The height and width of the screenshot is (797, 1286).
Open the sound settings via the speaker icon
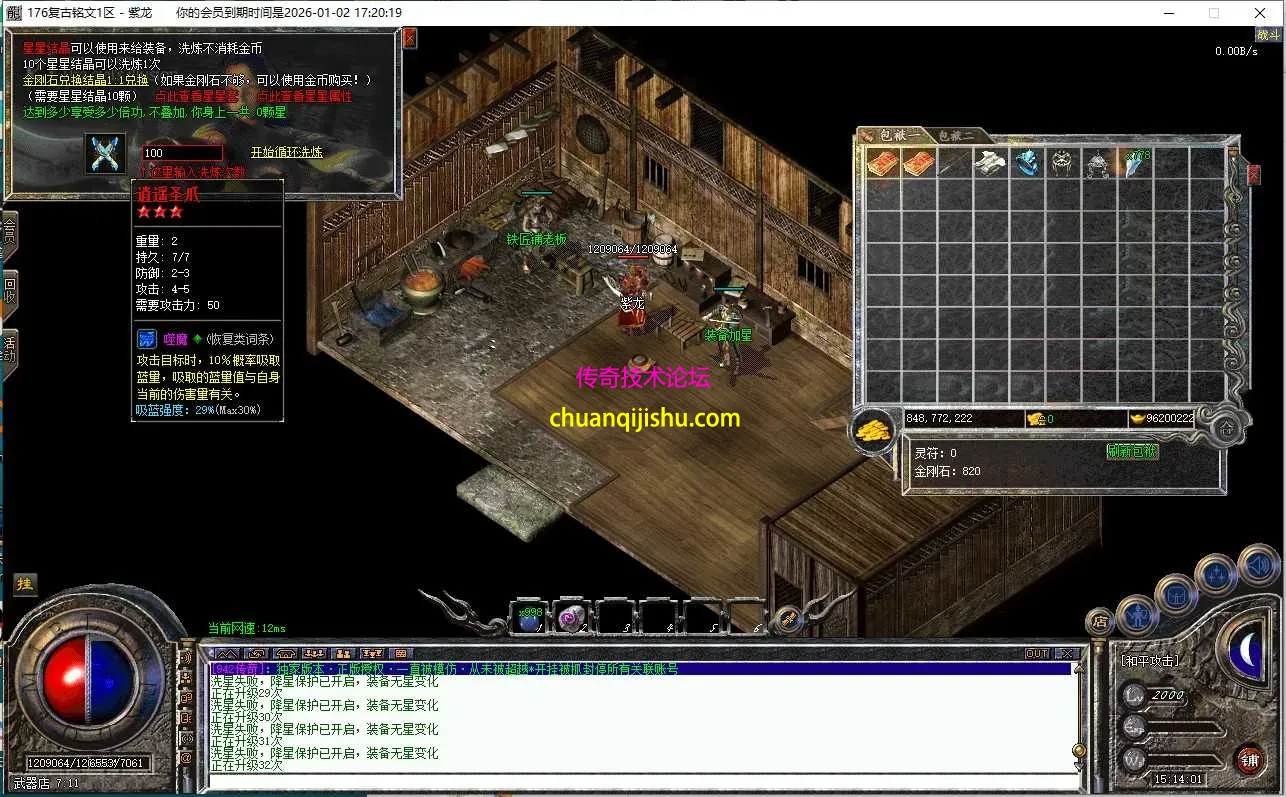pos(1256,565)
